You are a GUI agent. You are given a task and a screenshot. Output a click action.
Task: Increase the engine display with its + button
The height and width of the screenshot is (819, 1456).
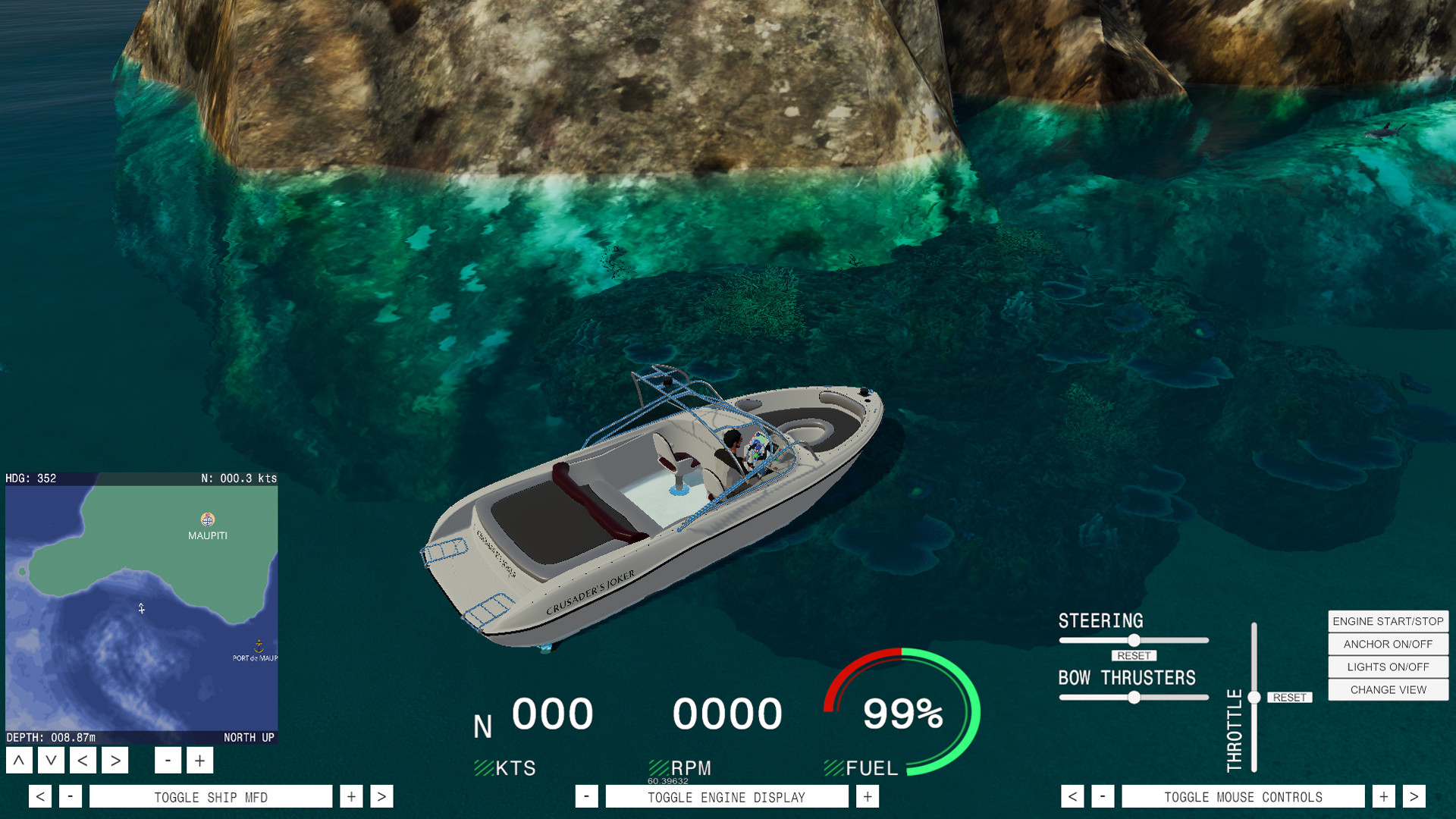point(865,796)
